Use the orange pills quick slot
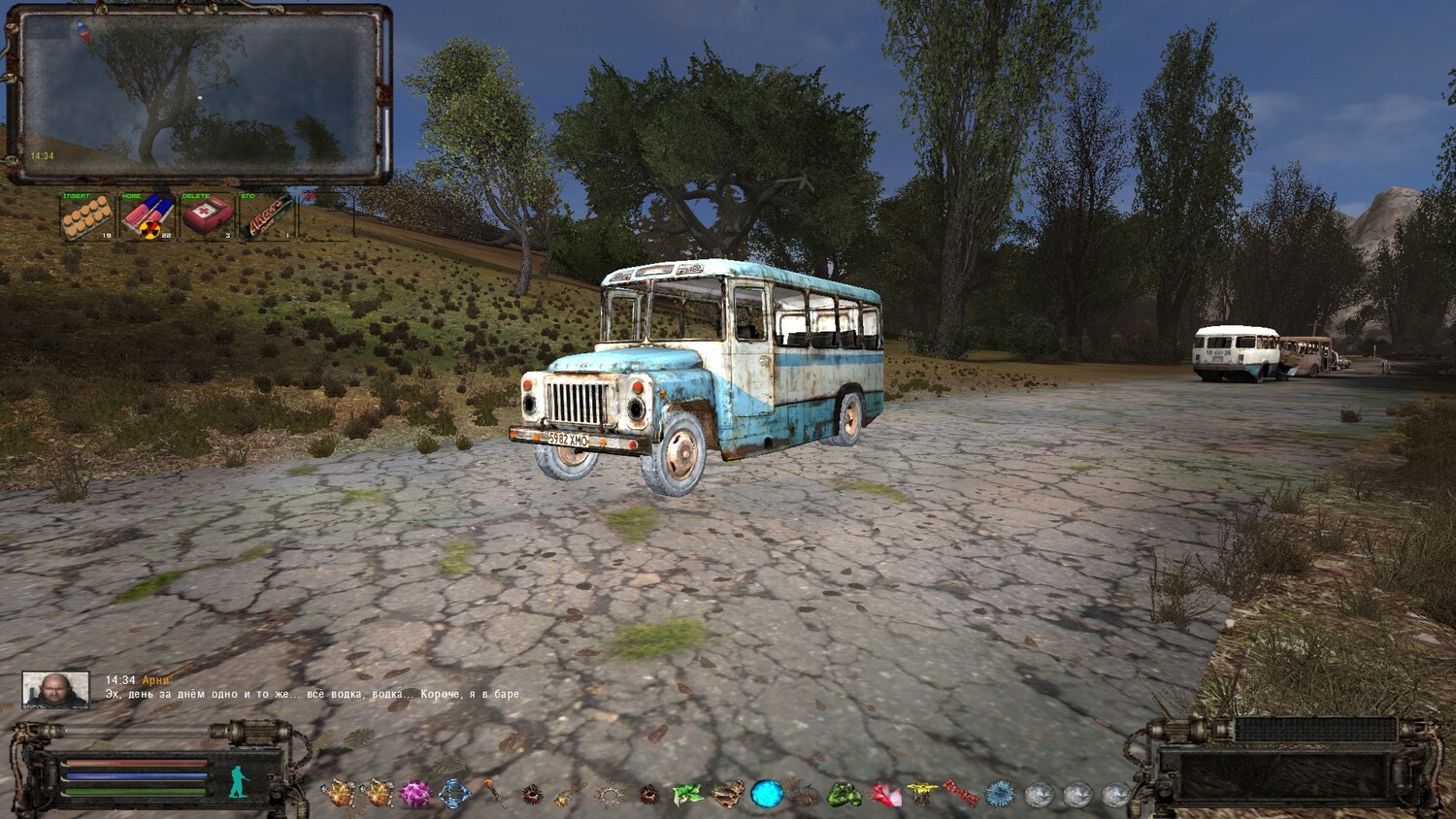The width and height of the screenshot is (1456, 819). click(x=86, y=215)
